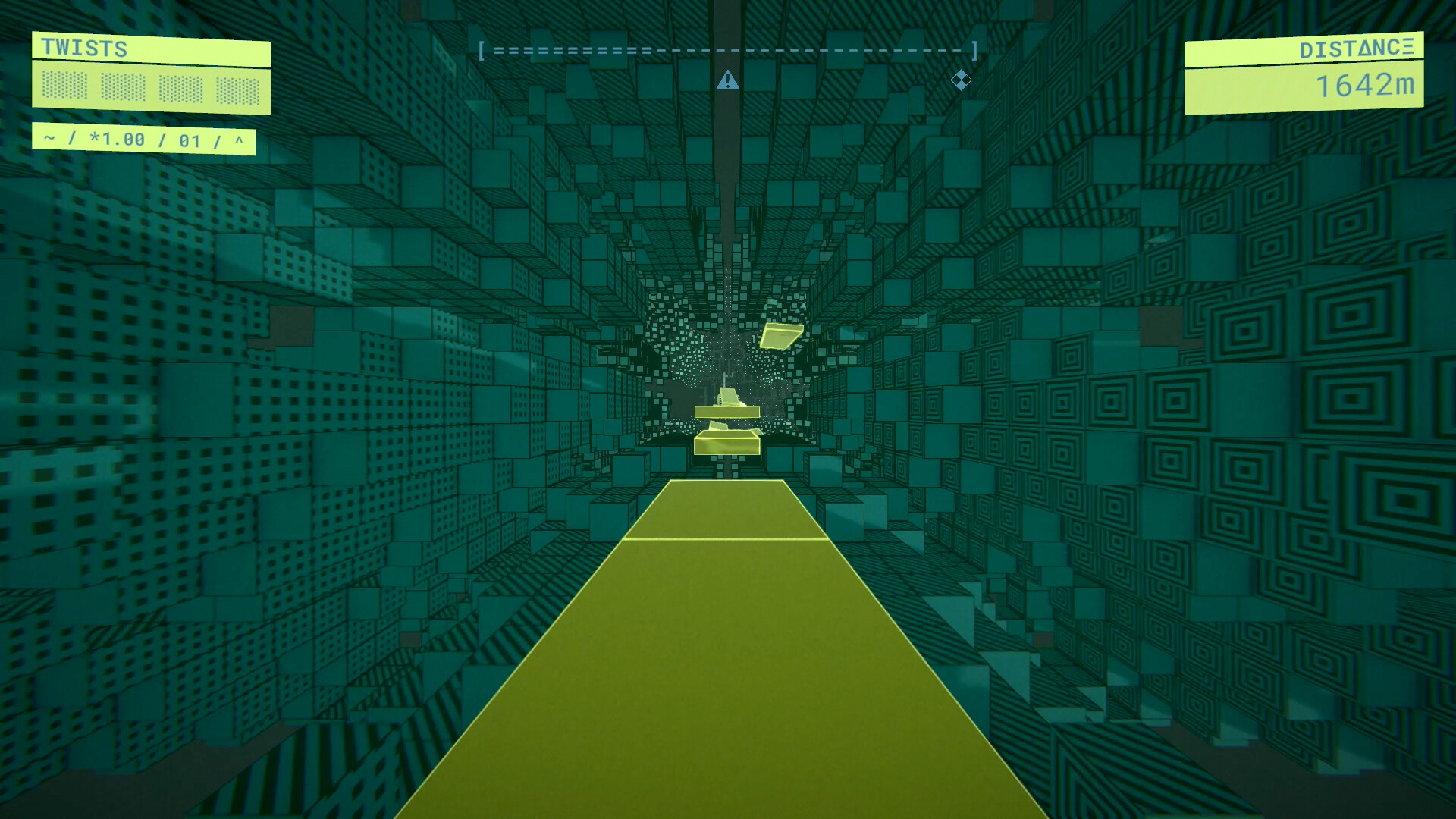The width and height of the screenshot is (1456, 819).
Task: Click the warning triangle alert icon
Action: click(729, 80)
